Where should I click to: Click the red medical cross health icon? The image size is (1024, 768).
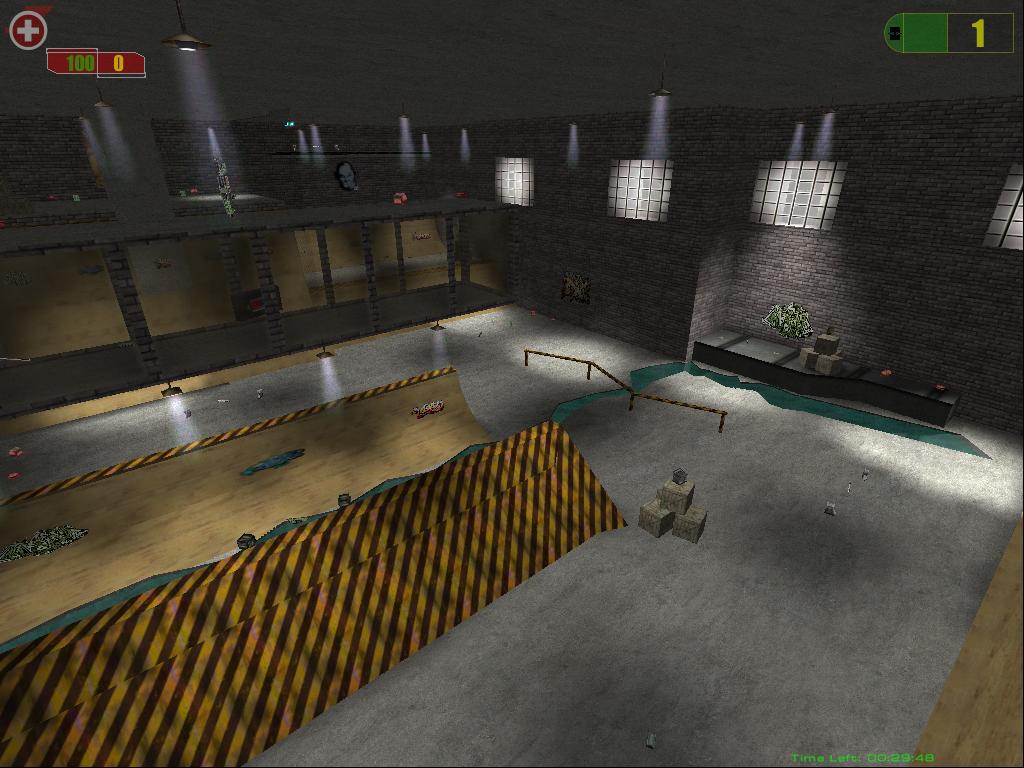(x=28, y=31)
